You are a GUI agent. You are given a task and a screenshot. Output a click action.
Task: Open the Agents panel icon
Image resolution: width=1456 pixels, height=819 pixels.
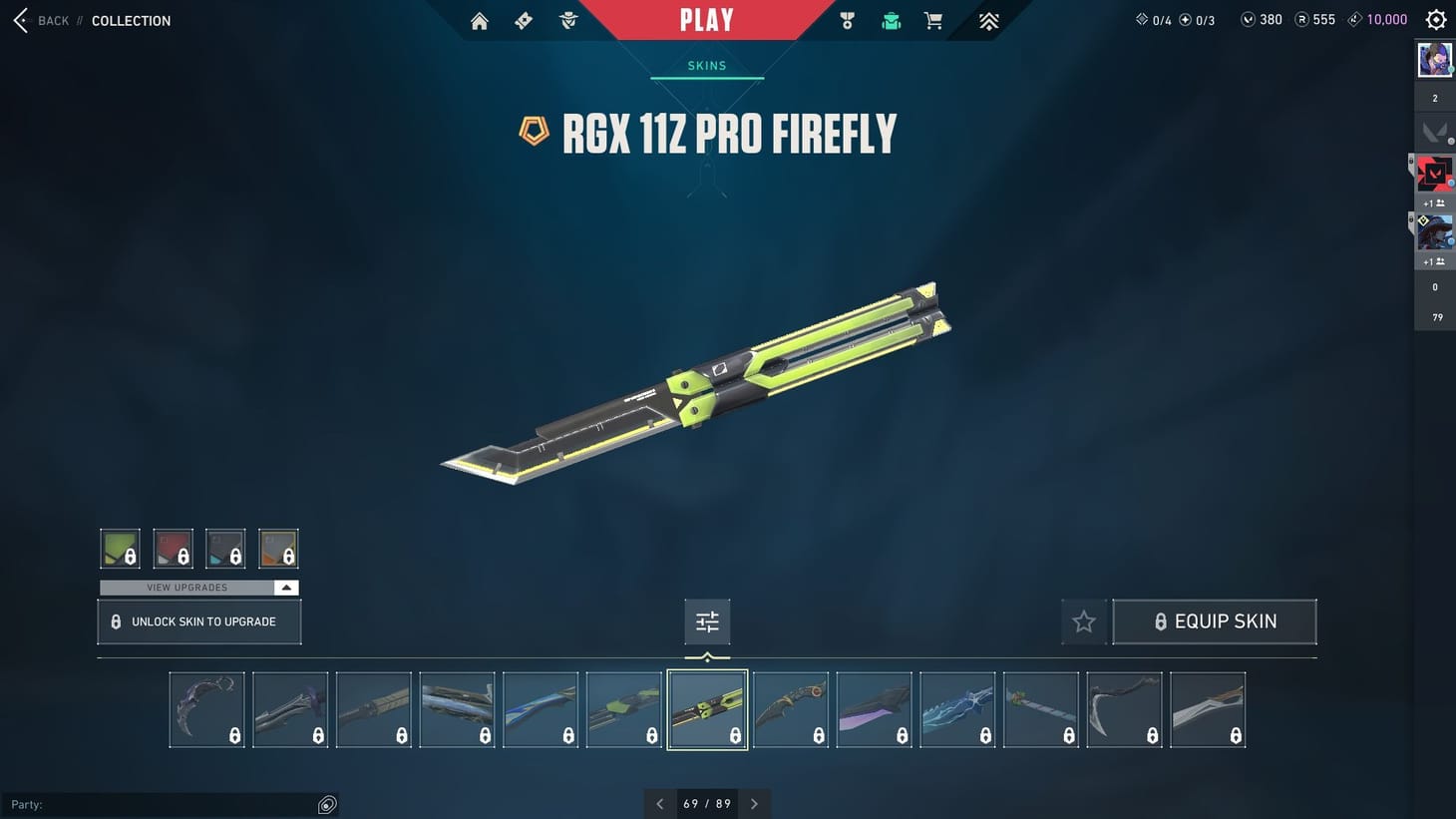pos(567,20)
